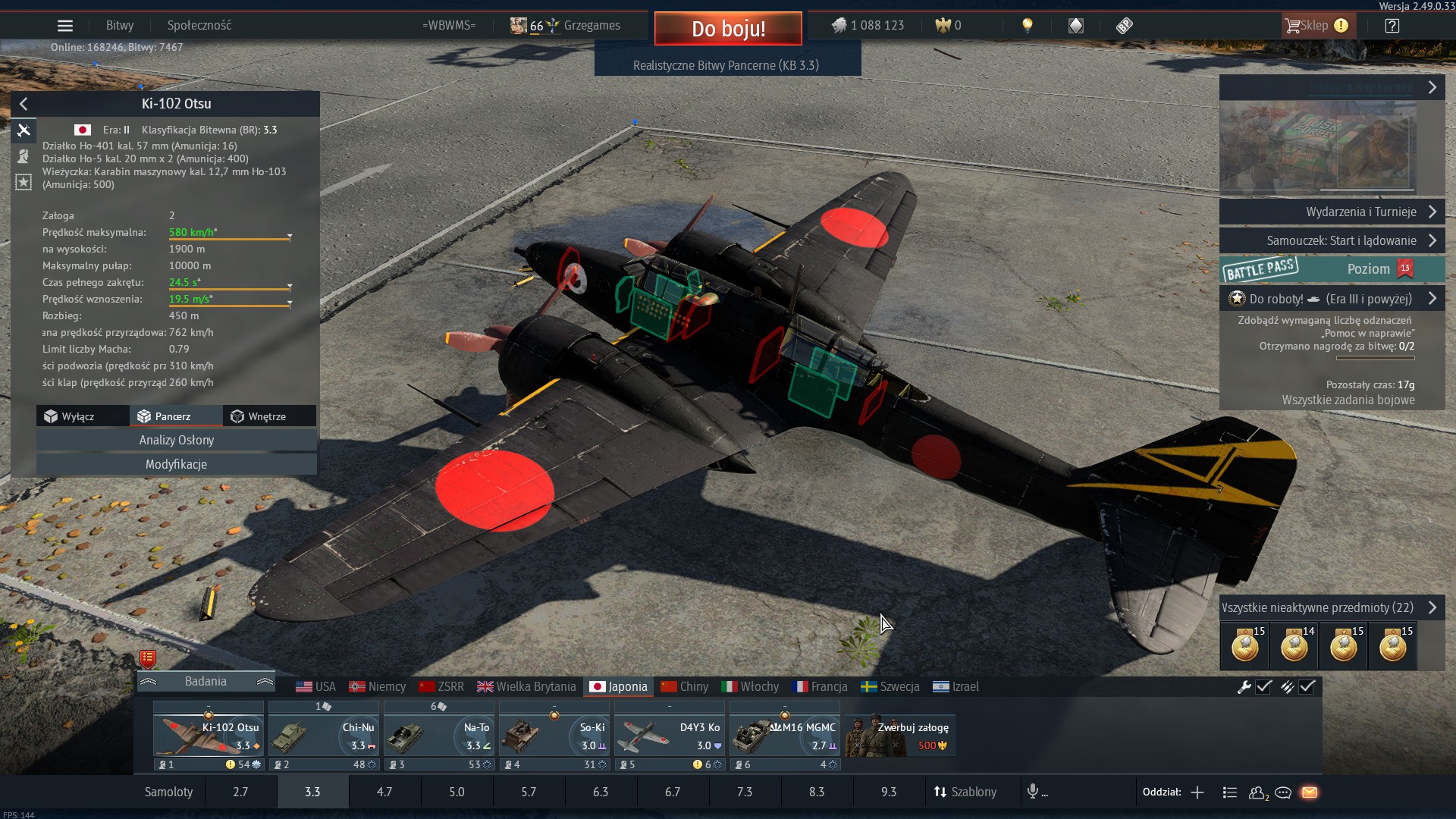Viewport: 1456px width, 819px height.
Task: Switch to the Wnętrze view tab
Action: [267, 416]
